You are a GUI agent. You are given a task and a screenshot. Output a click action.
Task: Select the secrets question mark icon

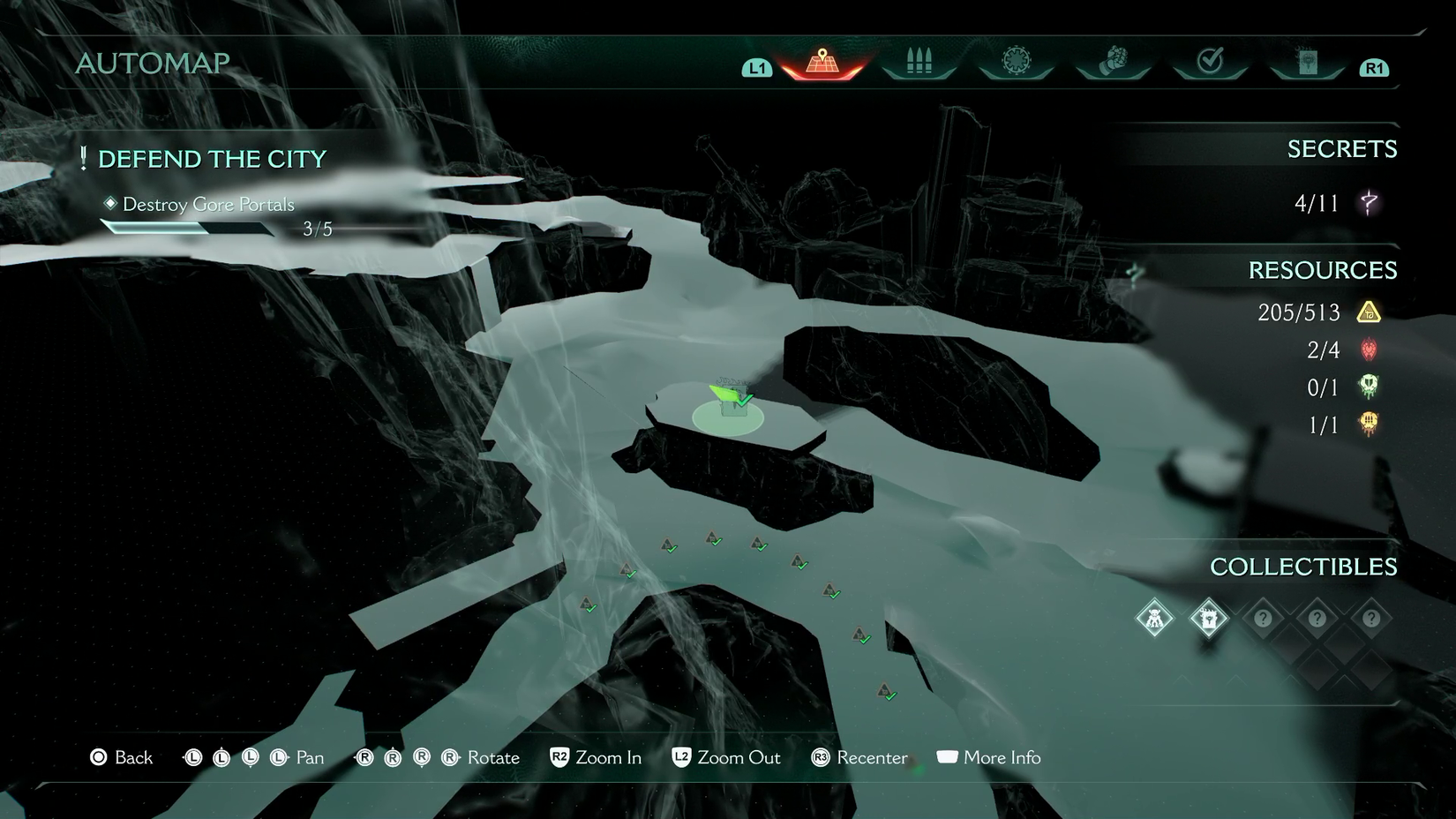click(x=1369, y=204)
